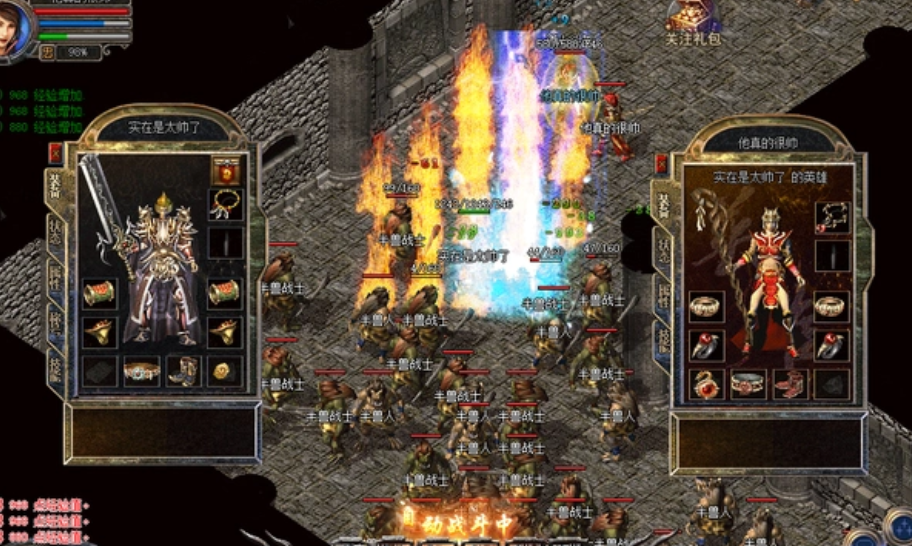Choose the hero's red boots slot

click(x=790, y=383)
